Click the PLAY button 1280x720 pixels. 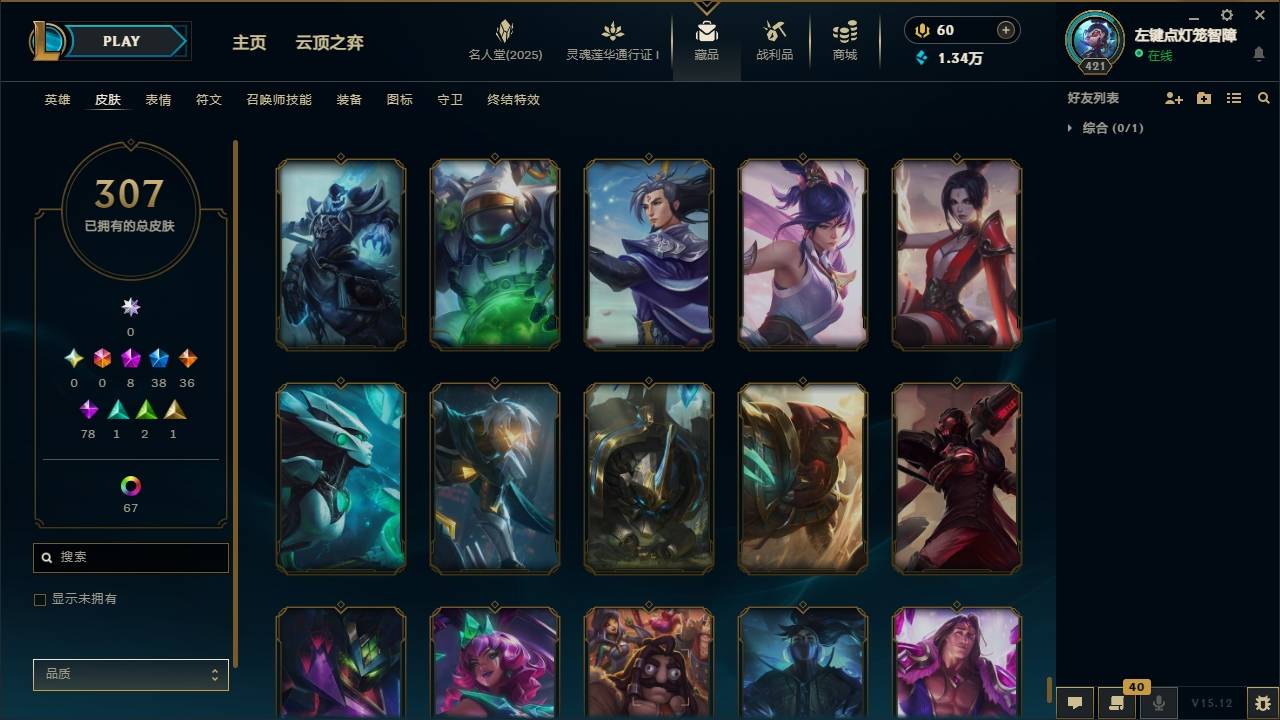(121, 41)
